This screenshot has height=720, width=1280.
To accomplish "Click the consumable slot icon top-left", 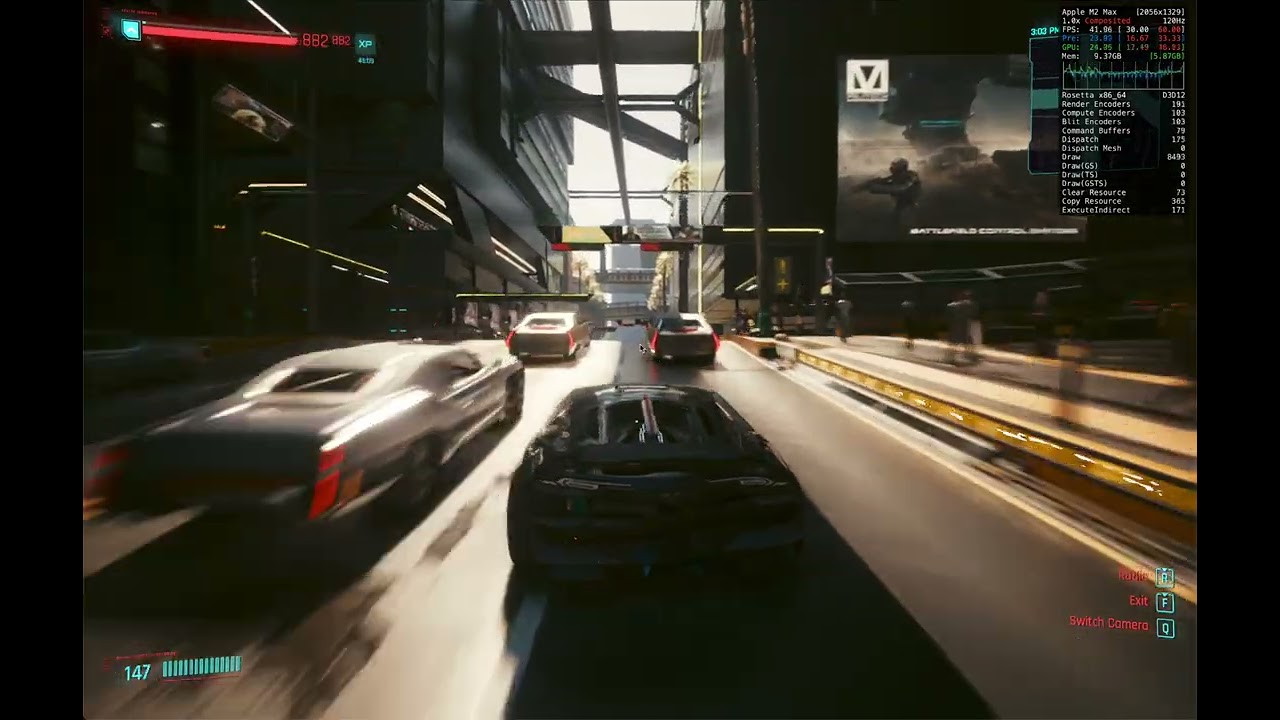I will pyautogui.click(x=131, y=28).
